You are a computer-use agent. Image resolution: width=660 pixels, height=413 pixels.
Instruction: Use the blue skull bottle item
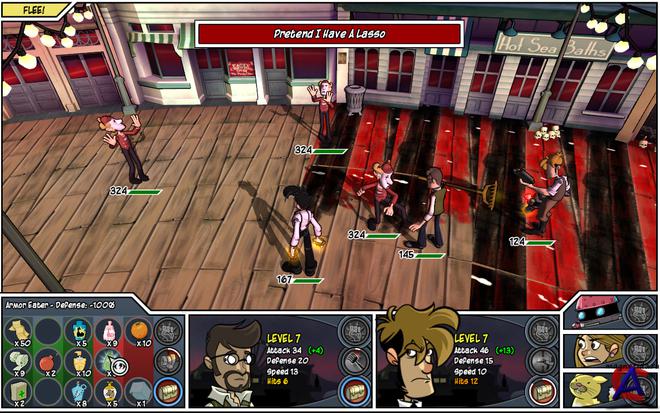point(79,329)
